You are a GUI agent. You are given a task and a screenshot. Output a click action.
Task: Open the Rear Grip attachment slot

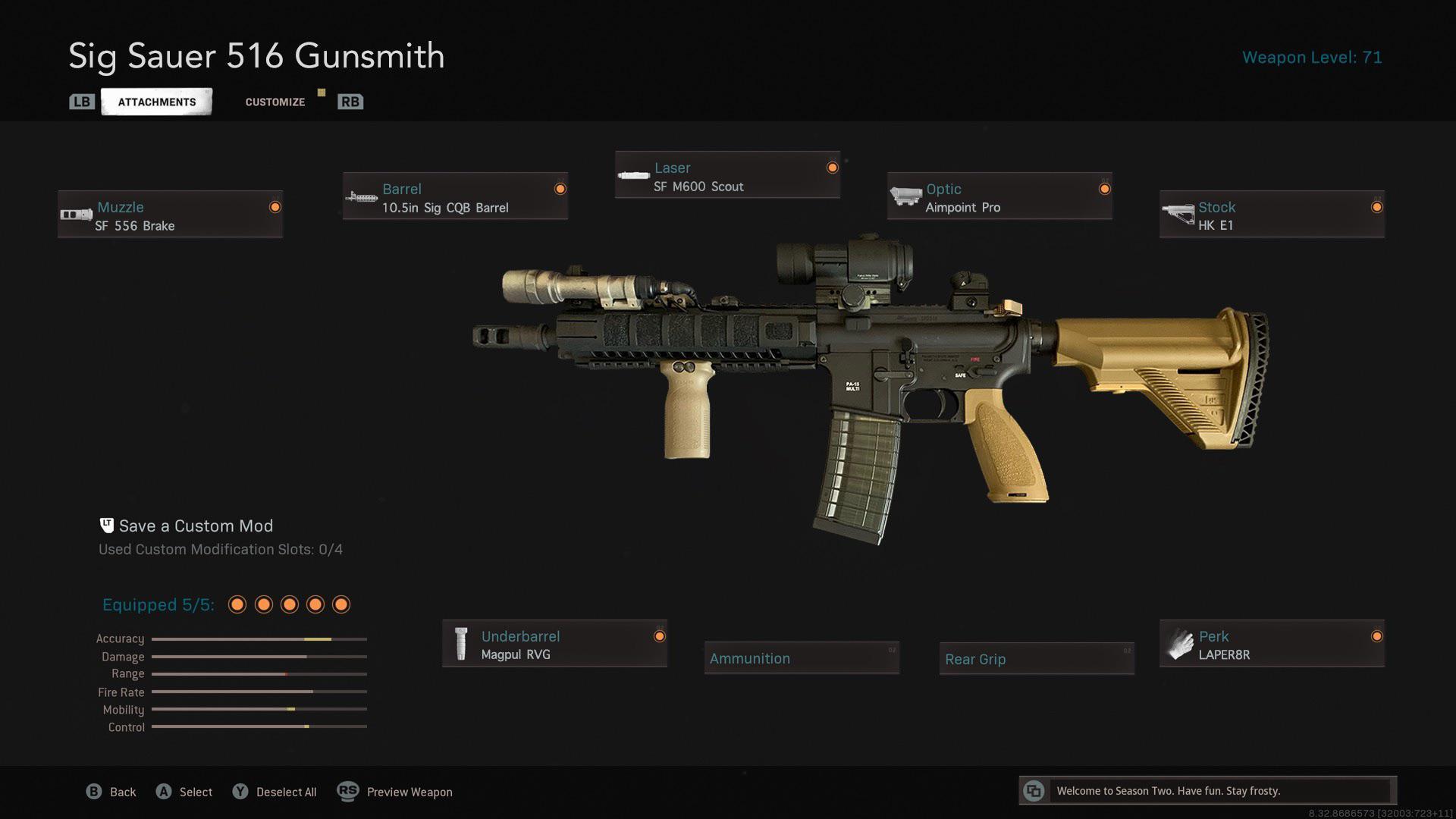pos(1036,659)
